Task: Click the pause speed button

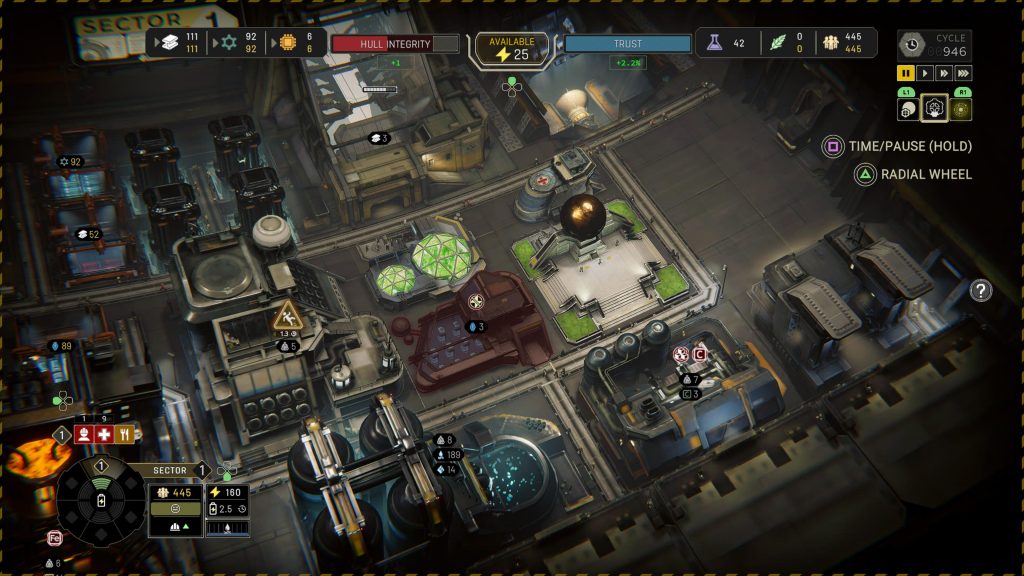Action: [906, 73]
